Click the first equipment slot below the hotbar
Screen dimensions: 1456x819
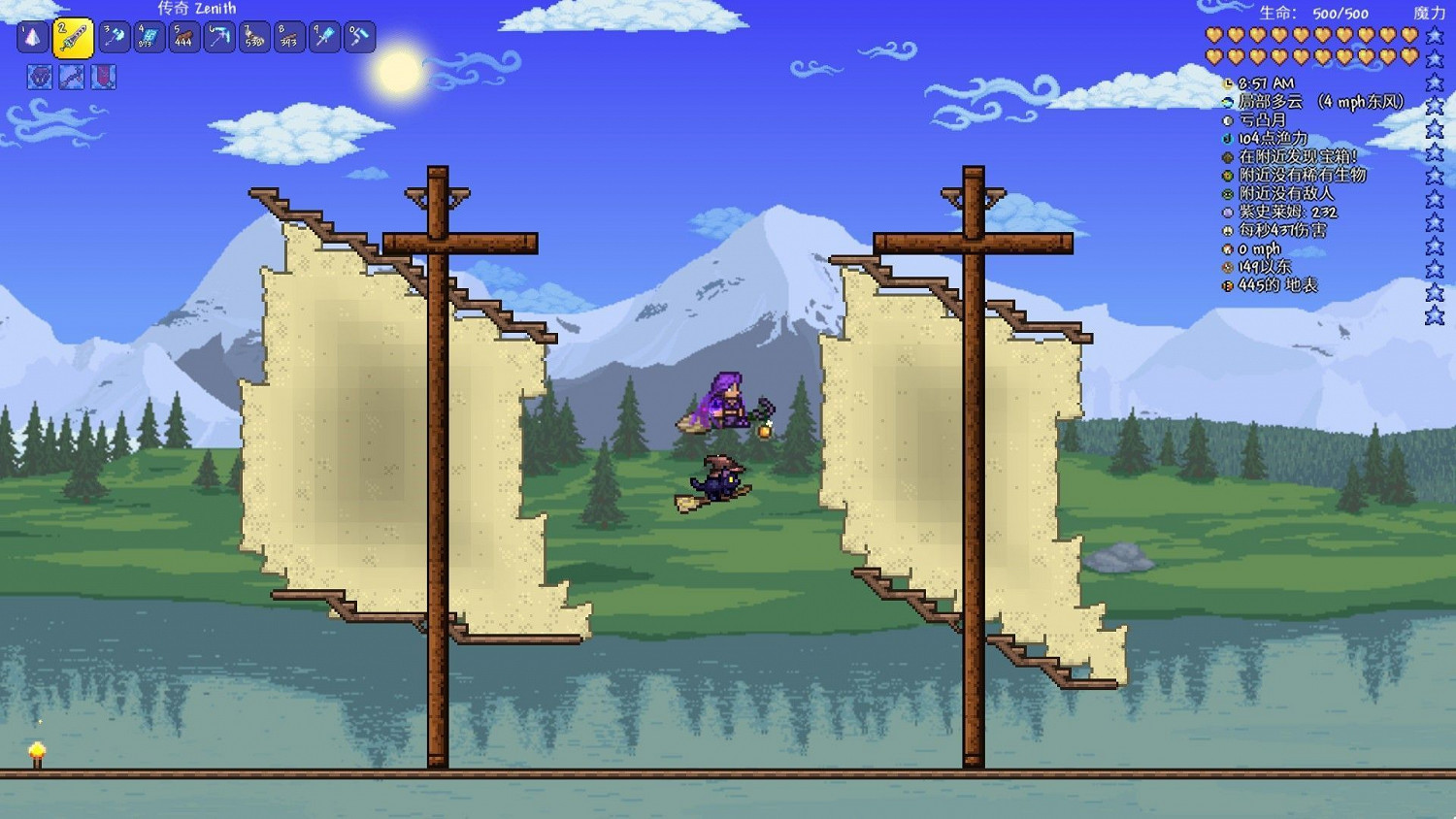click(x=39, y=77)
